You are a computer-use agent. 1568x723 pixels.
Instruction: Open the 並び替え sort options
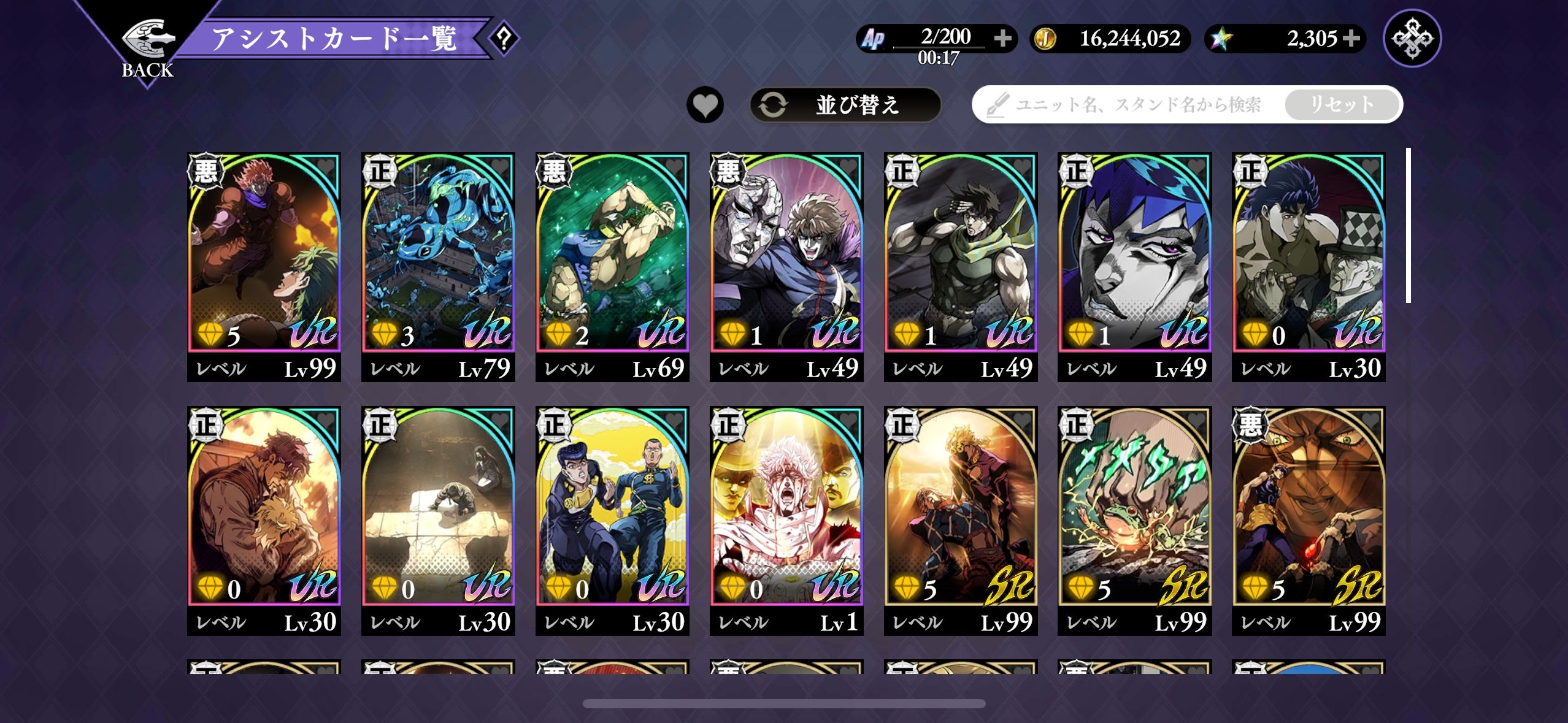click(845, 105)
